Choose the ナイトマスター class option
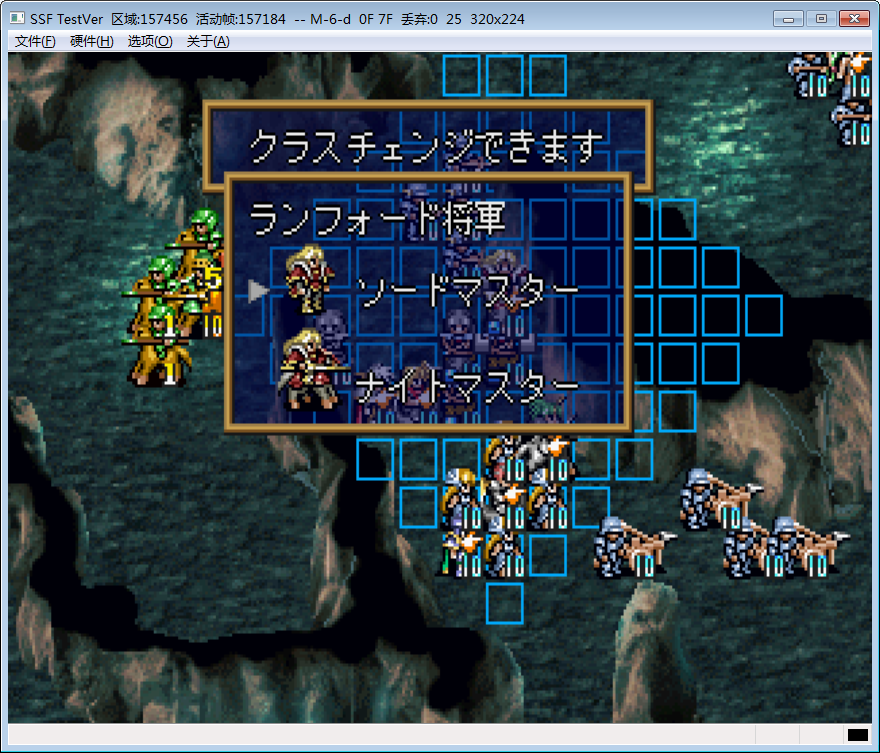The height and width of the screenshot is (753, 880). point(467,384)
